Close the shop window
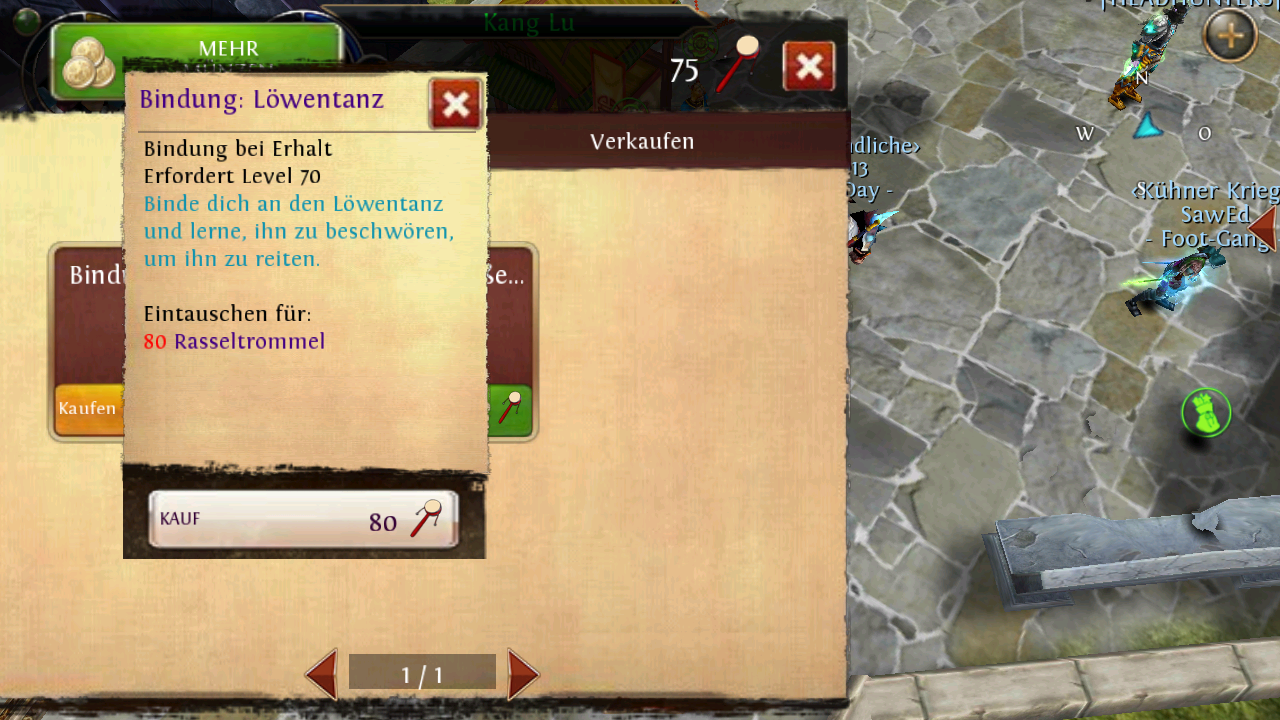 click(809, 67)
